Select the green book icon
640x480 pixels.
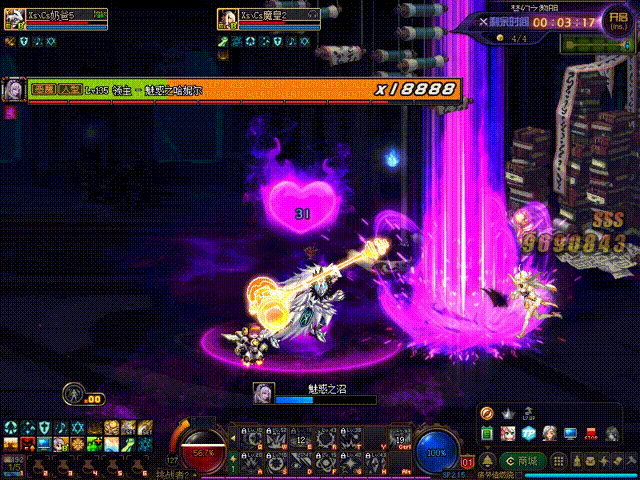[x=489, y=433]
